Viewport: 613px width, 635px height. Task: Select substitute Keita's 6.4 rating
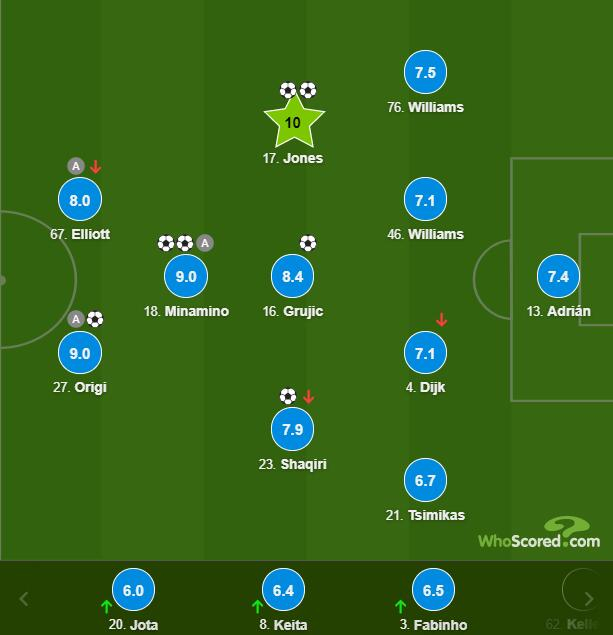[x=283, y=590]
